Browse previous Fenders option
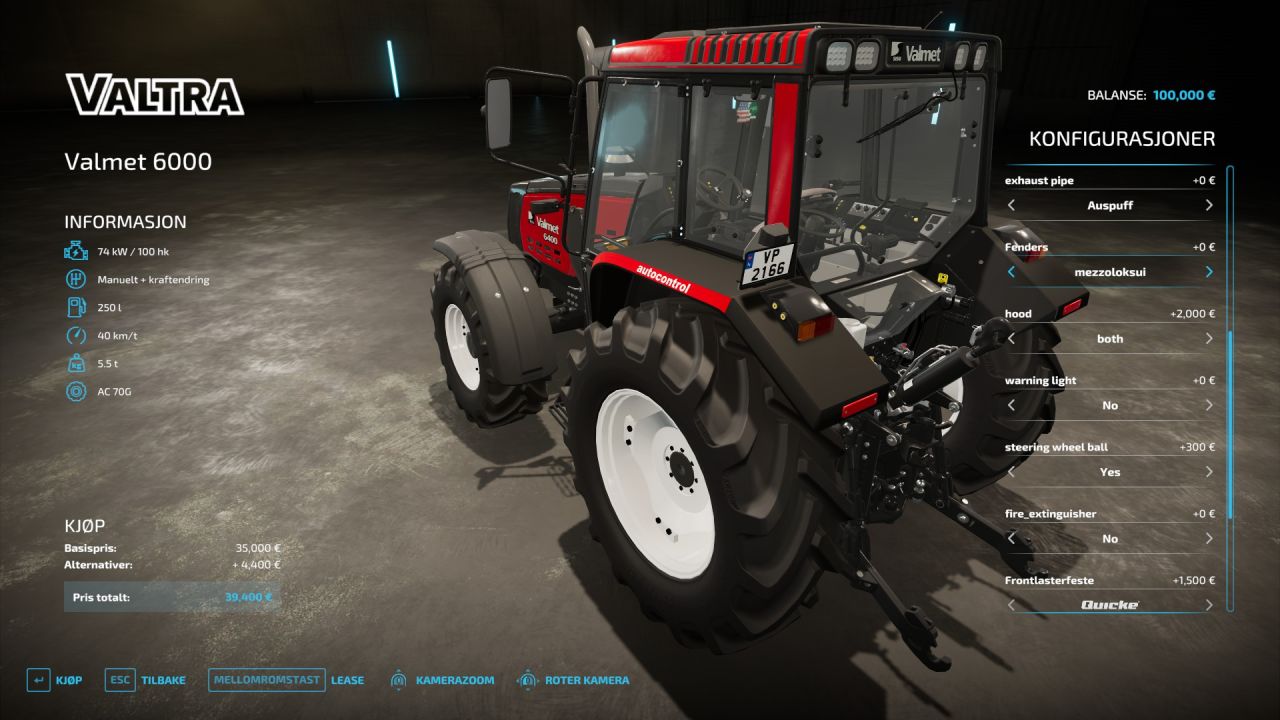The image size is (1280, 720). click(1010, 272)
